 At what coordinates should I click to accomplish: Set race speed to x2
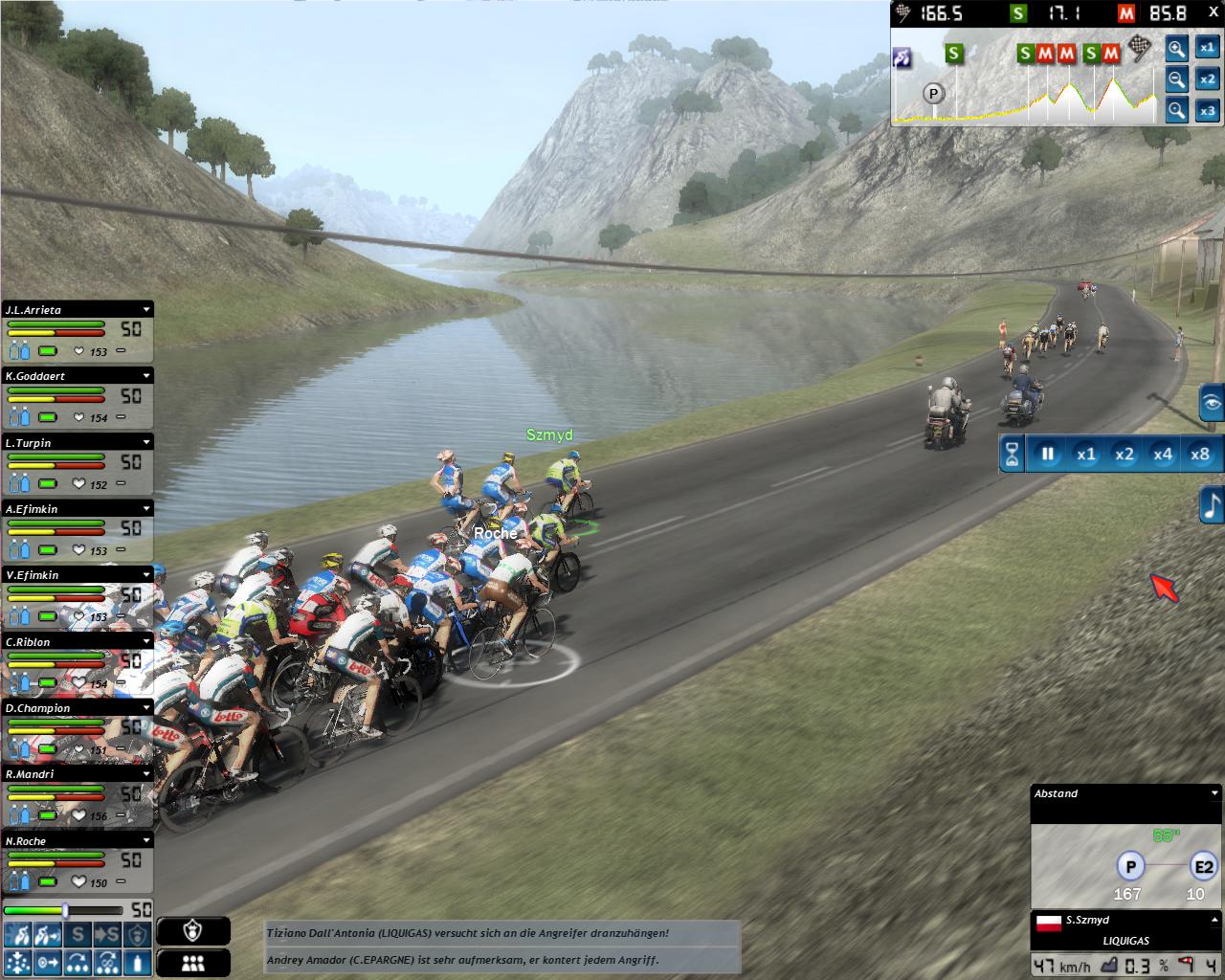coord(1124,454)
